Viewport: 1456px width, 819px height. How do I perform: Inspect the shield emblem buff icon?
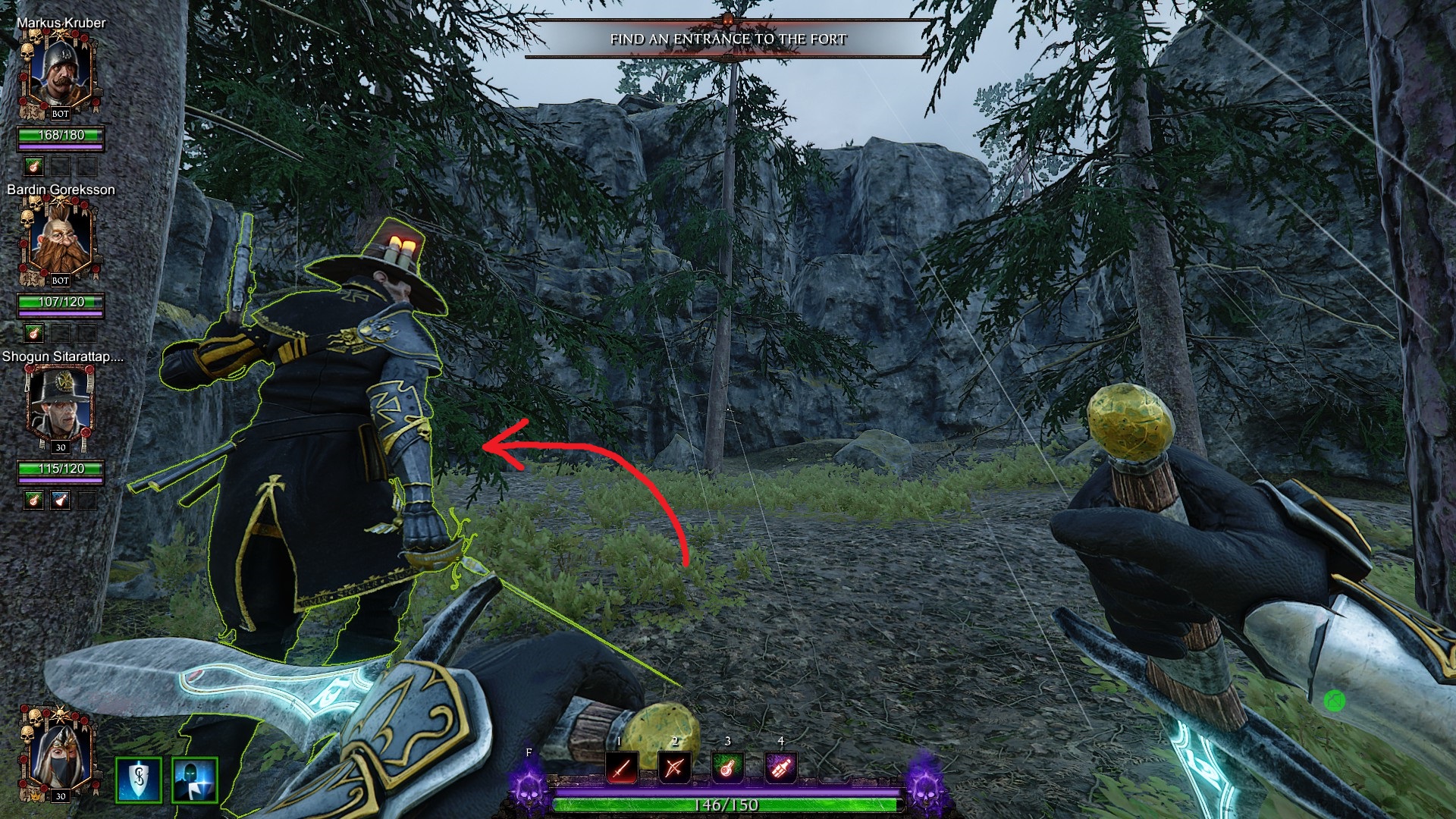(x=139, y=780)
